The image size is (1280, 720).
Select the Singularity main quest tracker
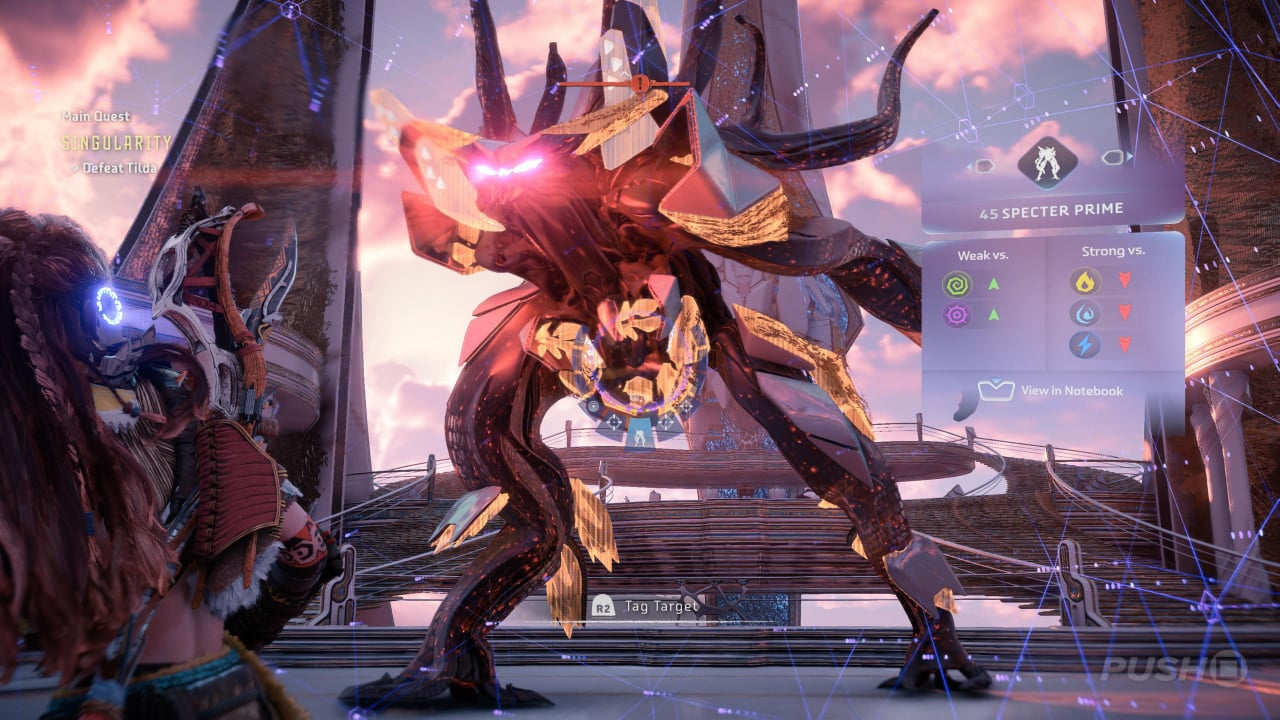[x=117, y=143]
